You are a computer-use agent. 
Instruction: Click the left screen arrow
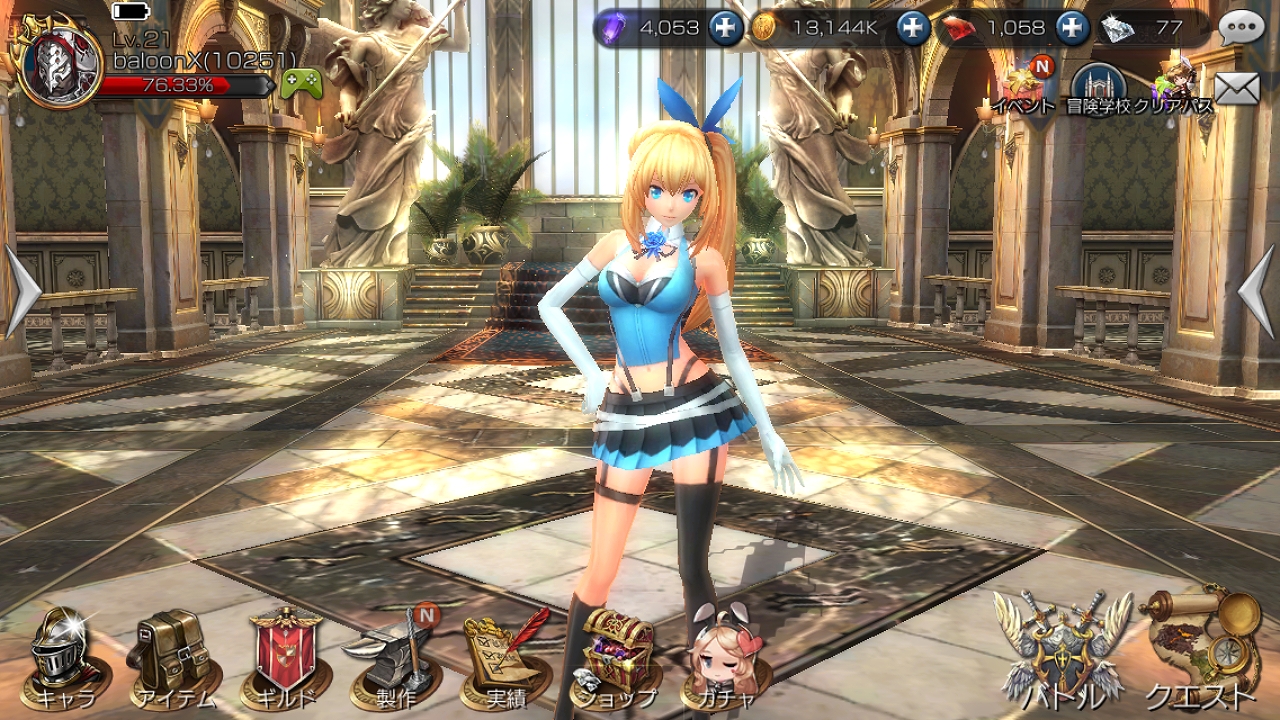coord(22,293)
